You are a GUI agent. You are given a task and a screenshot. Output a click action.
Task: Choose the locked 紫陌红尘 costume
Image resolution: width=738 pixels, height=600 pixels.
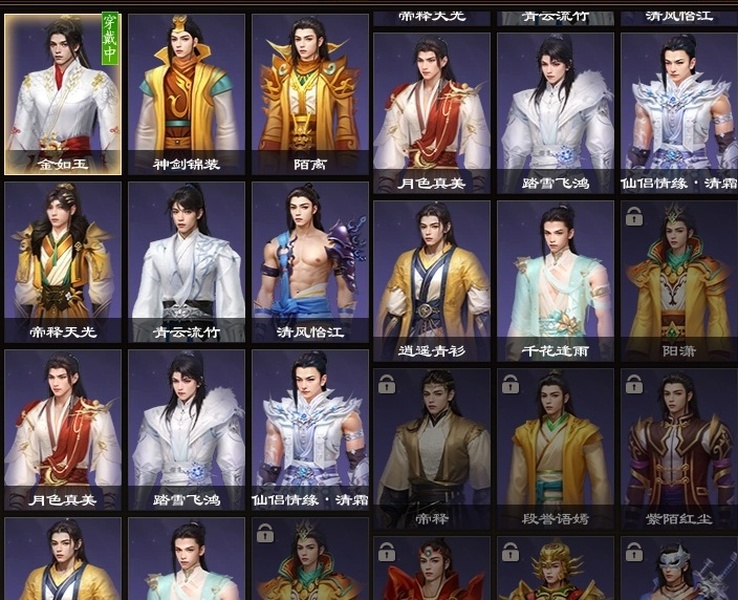[679, 448]
